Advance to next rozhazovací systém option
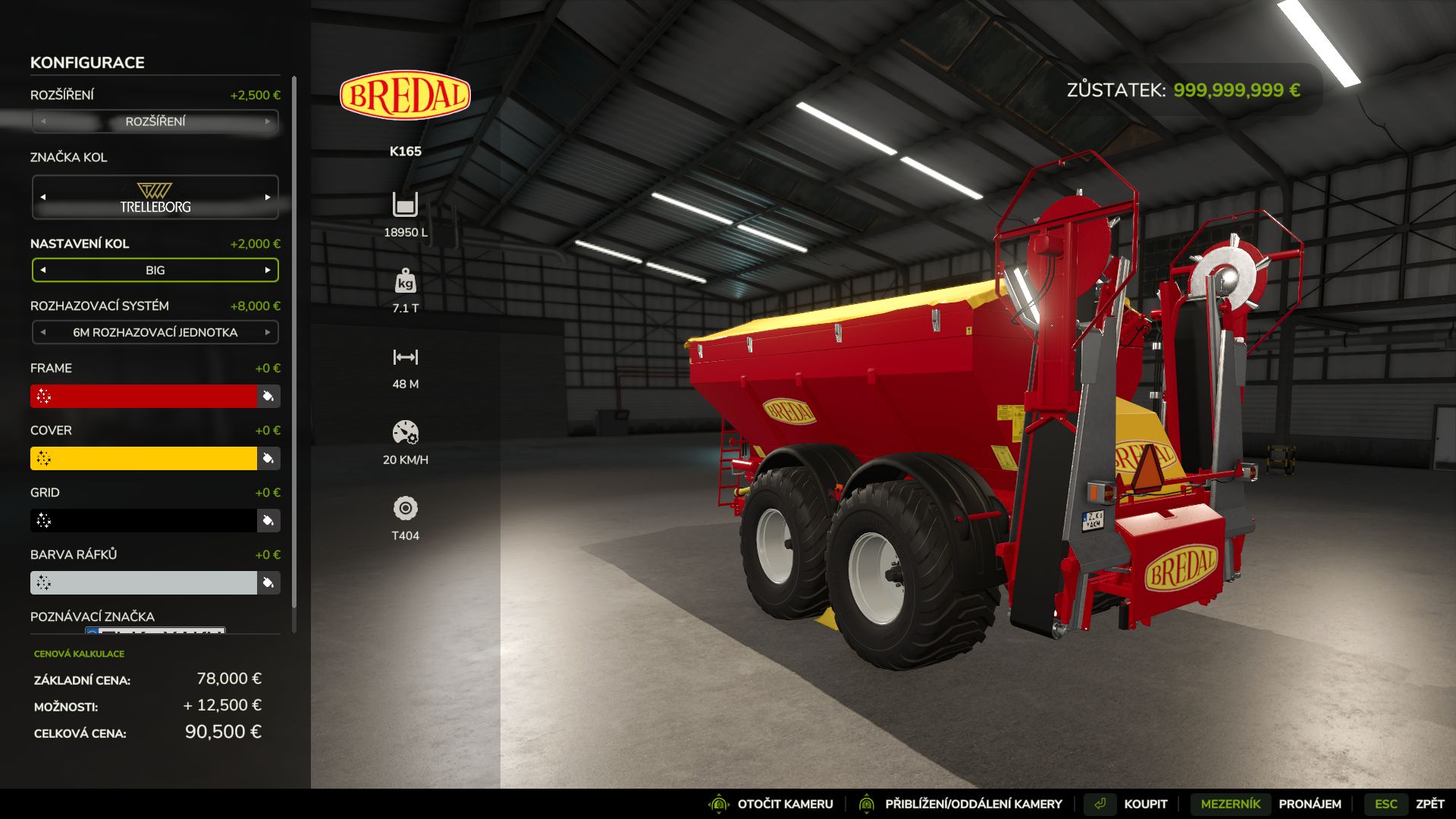The height and width of the screenshot is (819, 1456). pyautogui.click(x=269, y=332)
